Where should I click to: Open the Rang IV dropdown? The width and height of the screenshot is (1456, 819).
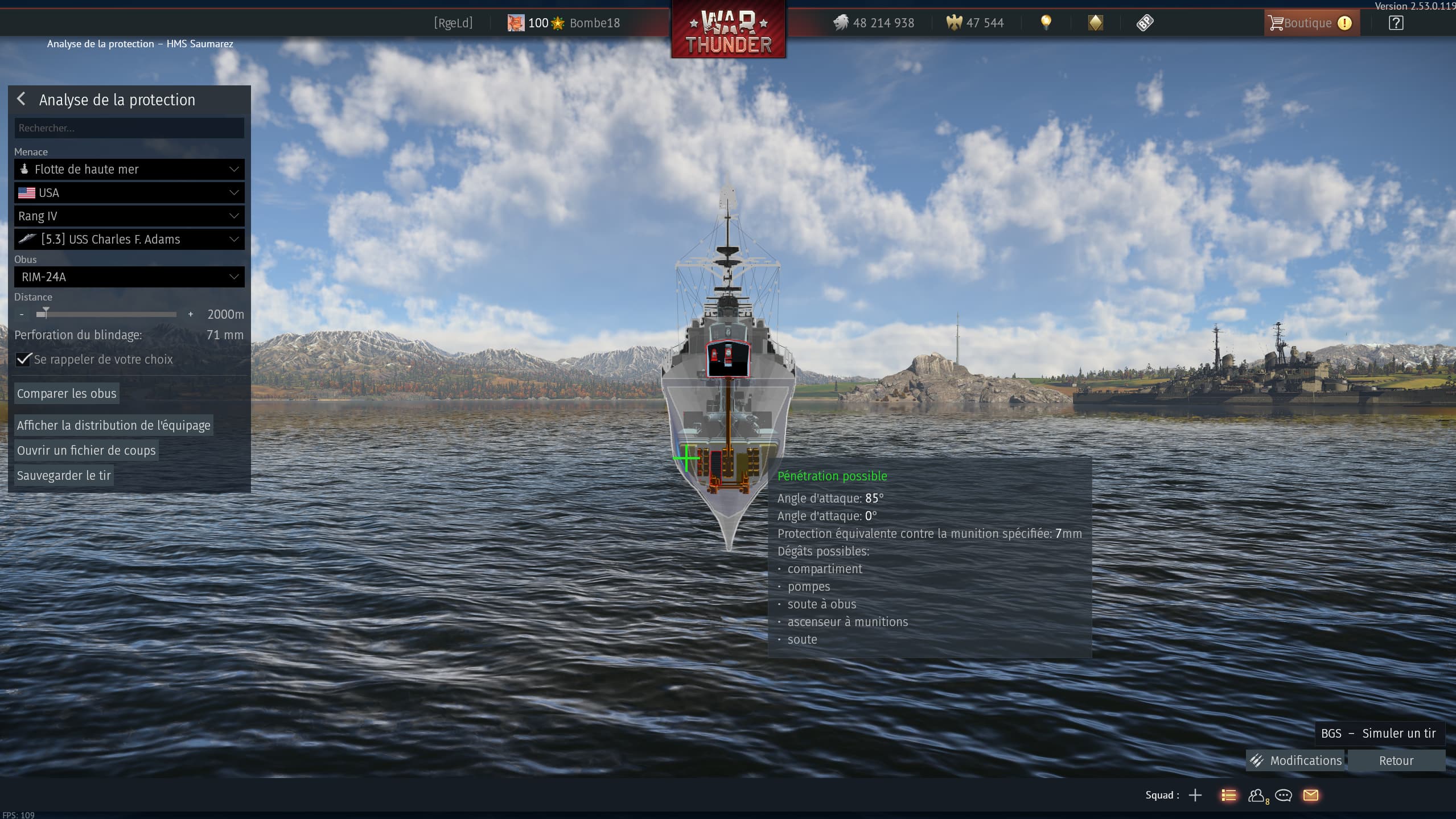(129, 216)
